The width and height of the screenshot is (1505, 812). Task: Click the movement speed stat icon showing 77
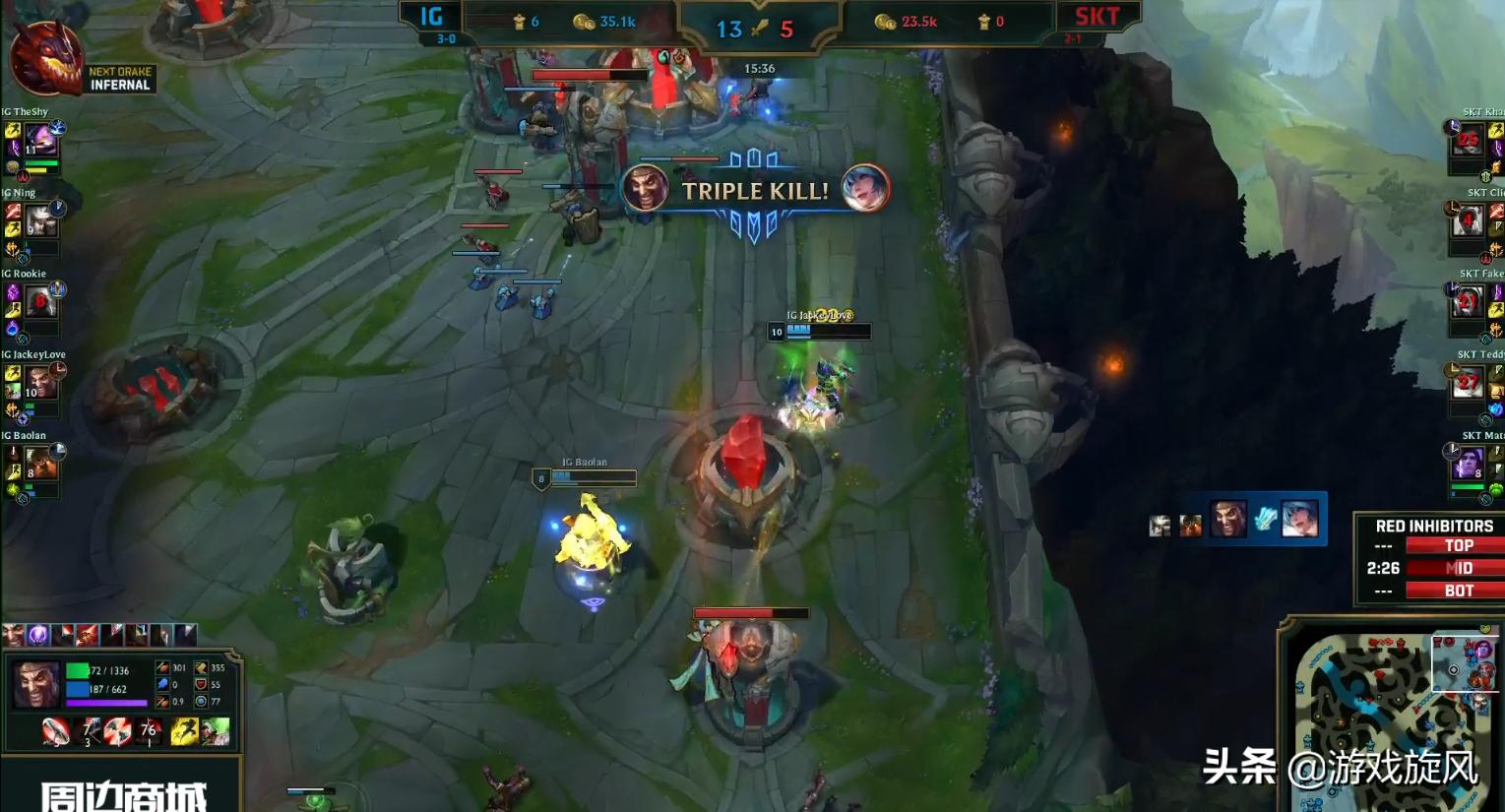201,703
